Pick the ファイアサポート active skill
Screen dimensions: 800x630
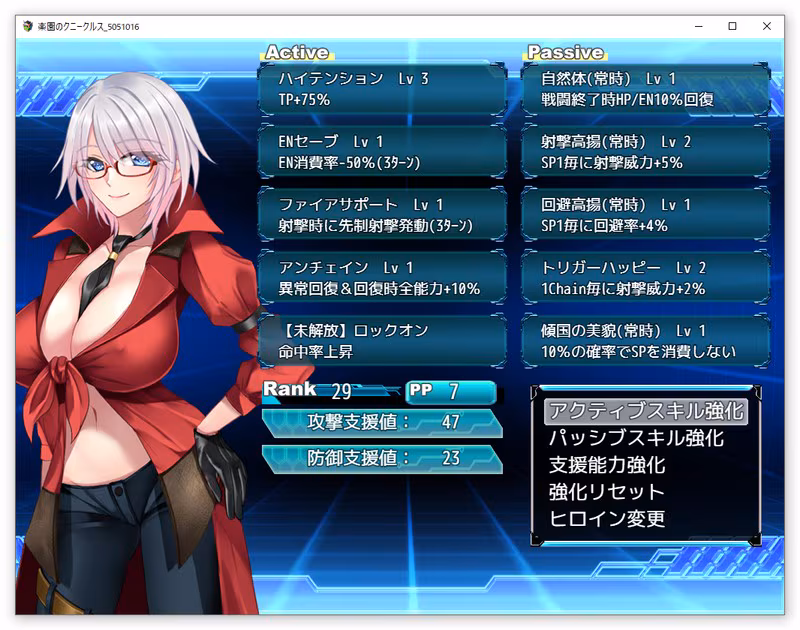tap(382, 215)
